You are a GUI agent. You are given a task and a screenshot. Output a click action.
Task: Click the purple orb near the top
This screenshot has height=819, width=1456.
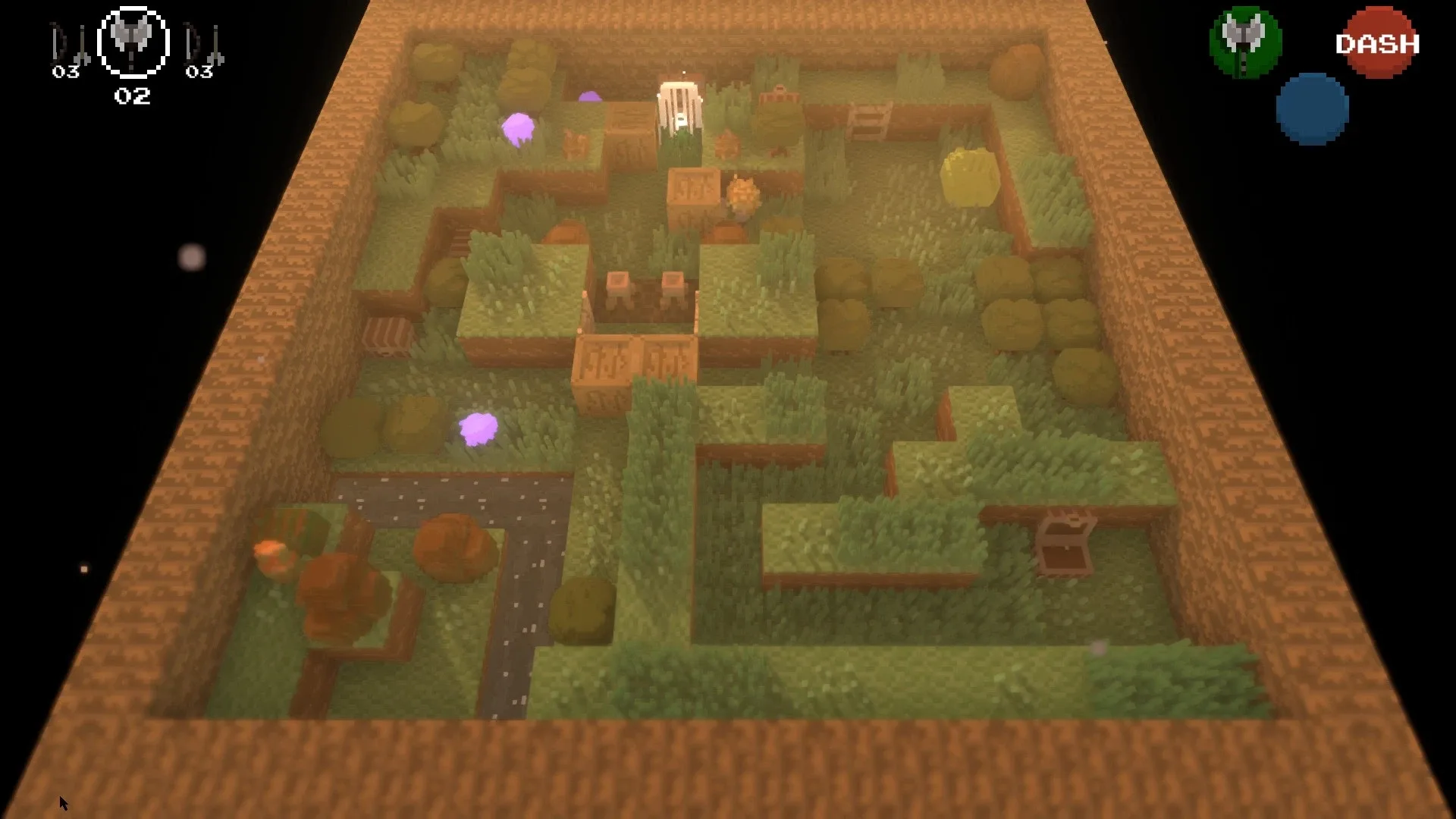pos(519,129)
